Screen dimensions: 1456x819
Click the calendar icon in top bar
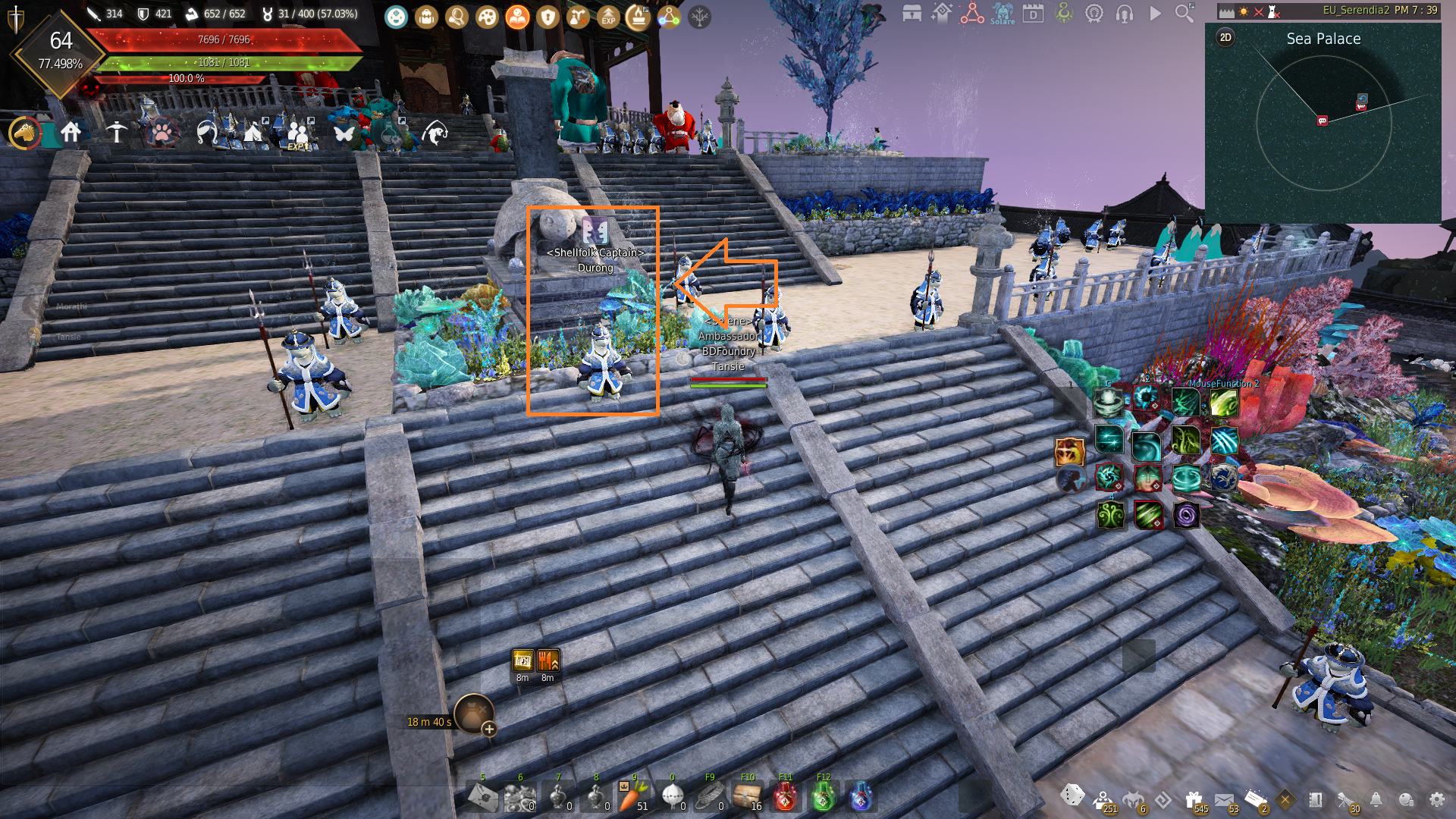click(x=1033, y=13)
